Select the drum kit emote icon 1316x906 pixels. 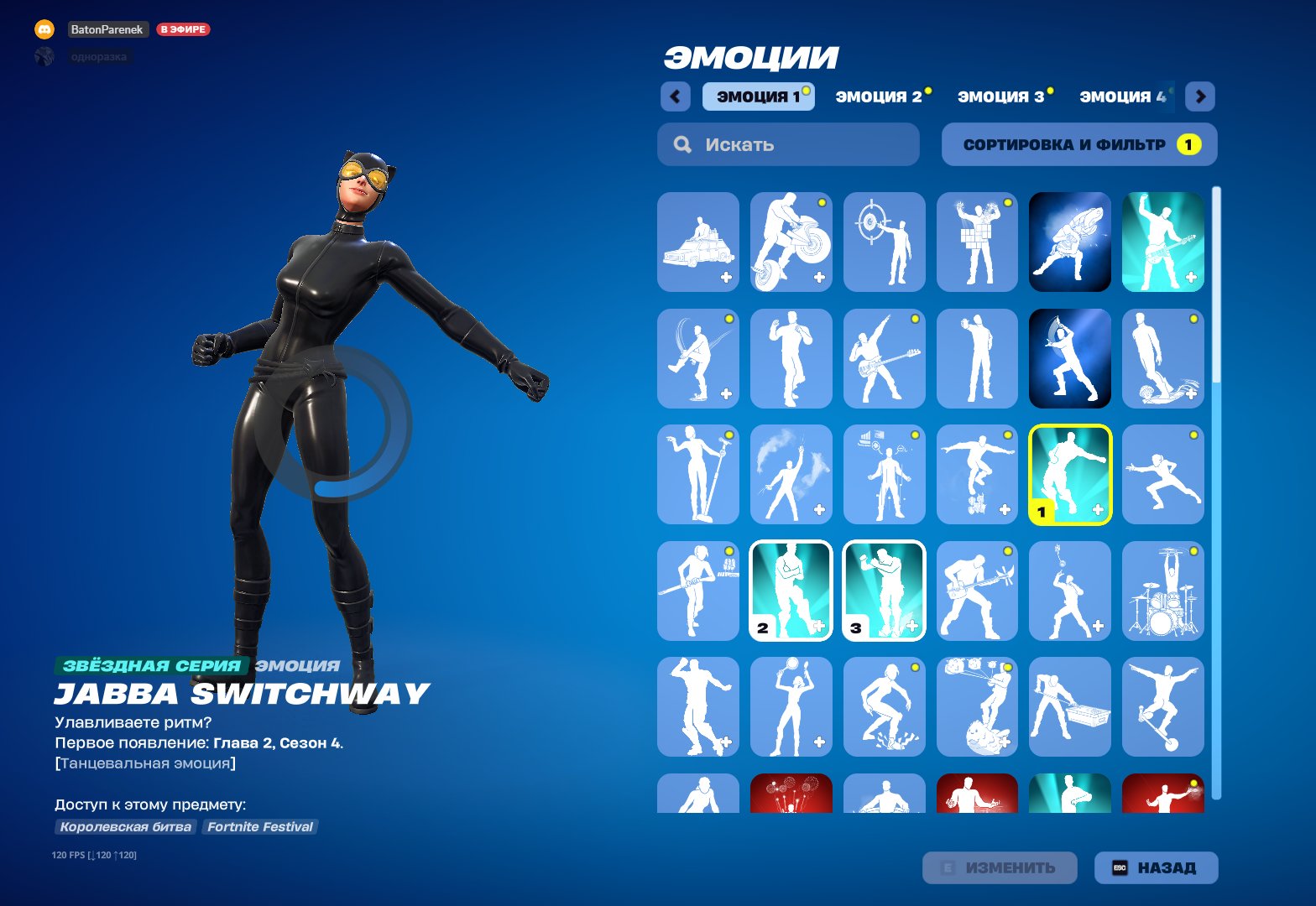(1163, 591)
